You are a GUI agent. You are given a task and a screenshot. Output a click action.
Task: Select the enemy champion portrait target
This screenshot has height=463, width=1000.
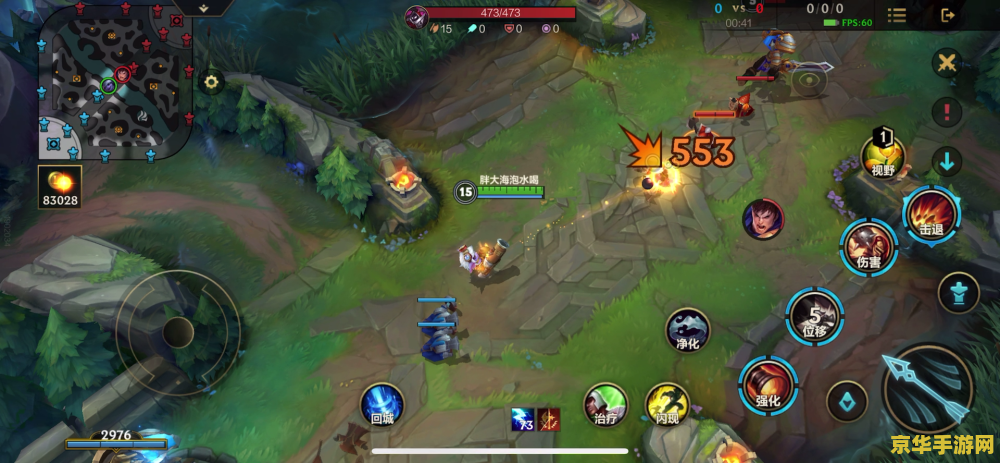pos(763,219)
